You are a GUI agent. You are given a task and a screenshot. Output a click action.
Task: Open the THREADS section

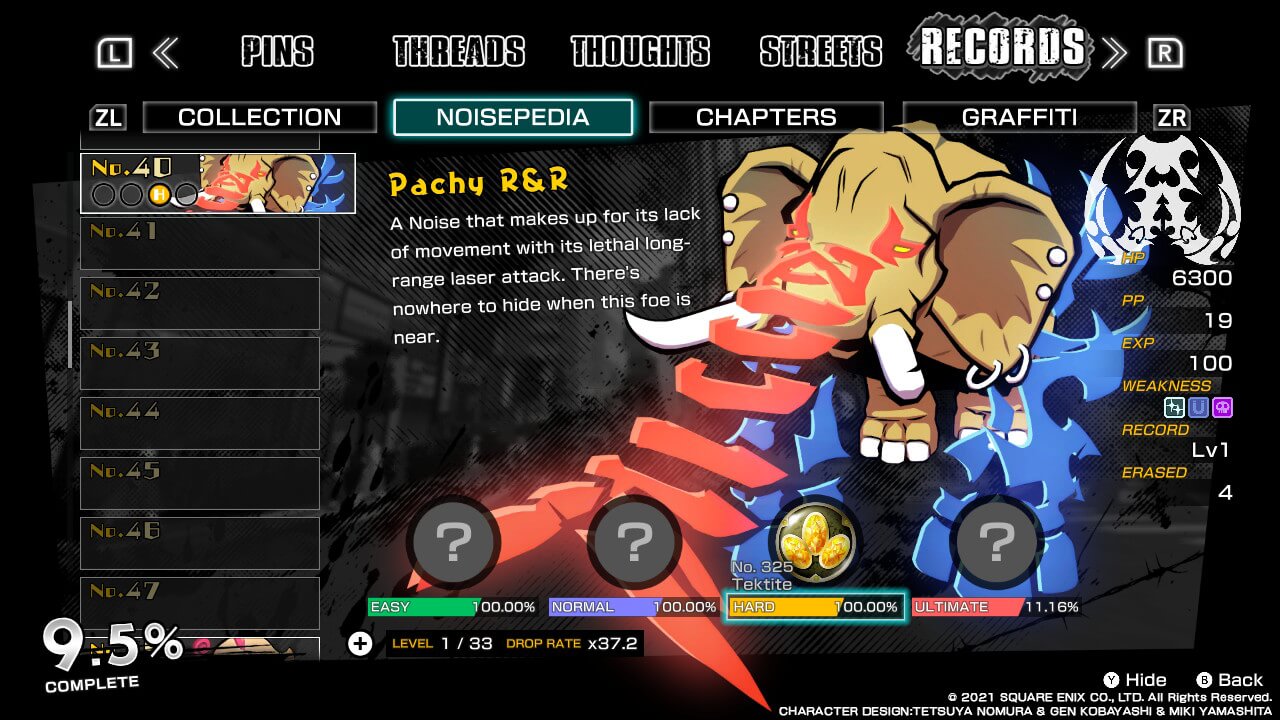(x=460, y=50)
